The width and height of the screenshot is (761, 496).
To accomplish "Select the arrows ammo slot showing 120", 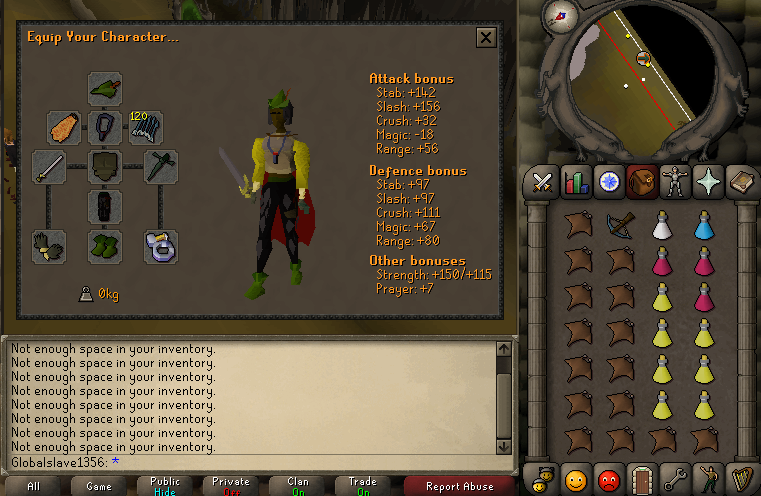I will [x=146, y=127].
